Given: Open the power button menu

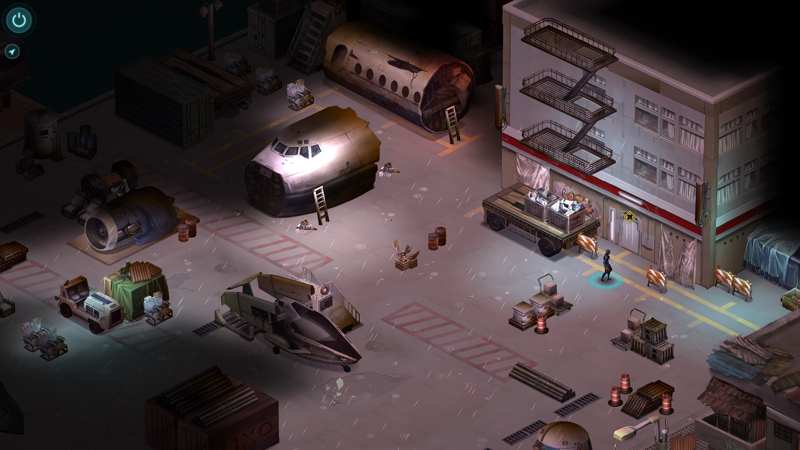Looking at the screenshot, I should click(x=18, y=19).
